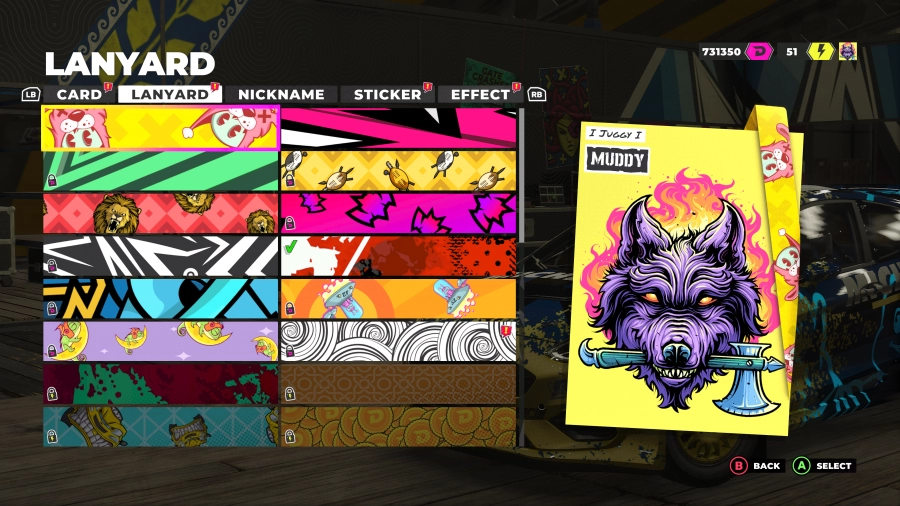Choose the yellow lanyard with pink bunnies

(x=160, y=128)
